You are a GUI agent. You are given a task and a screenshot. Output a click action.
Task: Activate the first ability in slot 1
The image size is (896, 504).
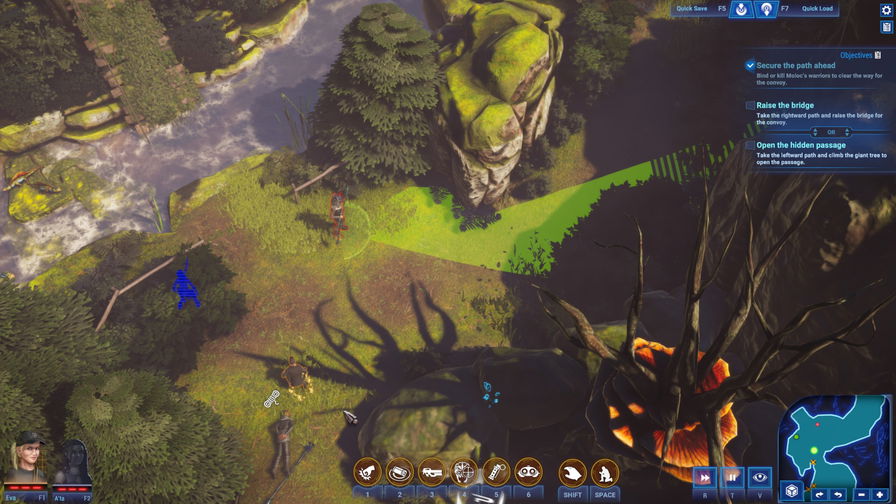(367, 472)
